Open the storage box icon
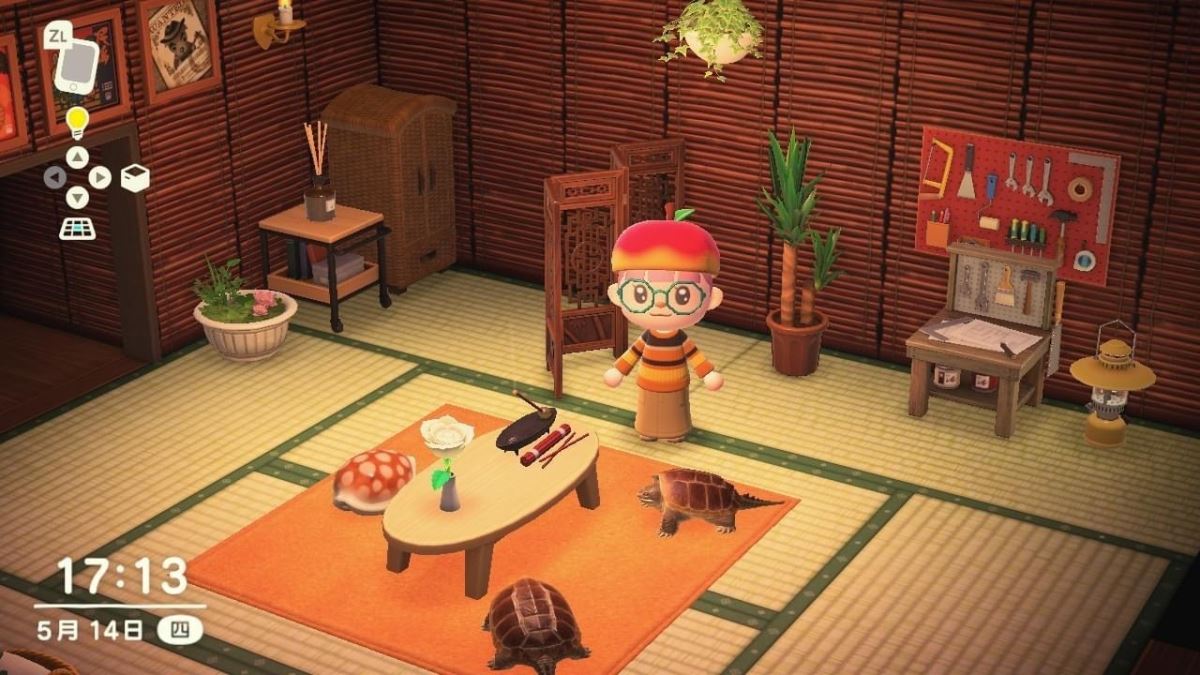 (134, 178)
